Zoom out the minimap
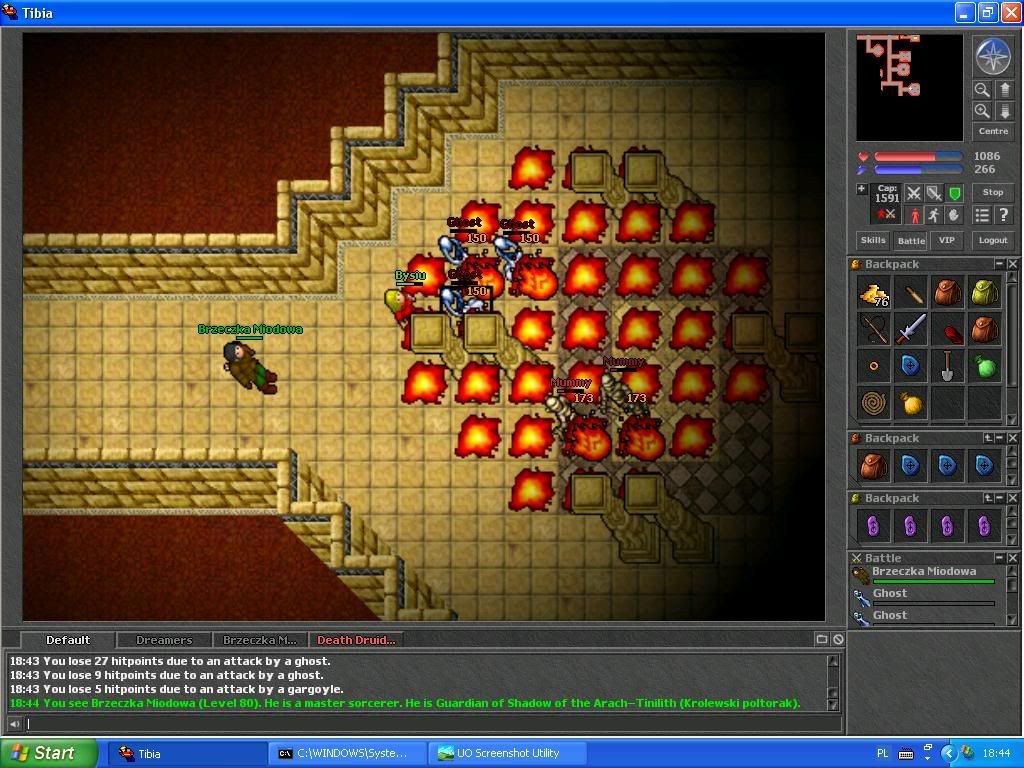The image size is (1024, 768). pos(983,90)
